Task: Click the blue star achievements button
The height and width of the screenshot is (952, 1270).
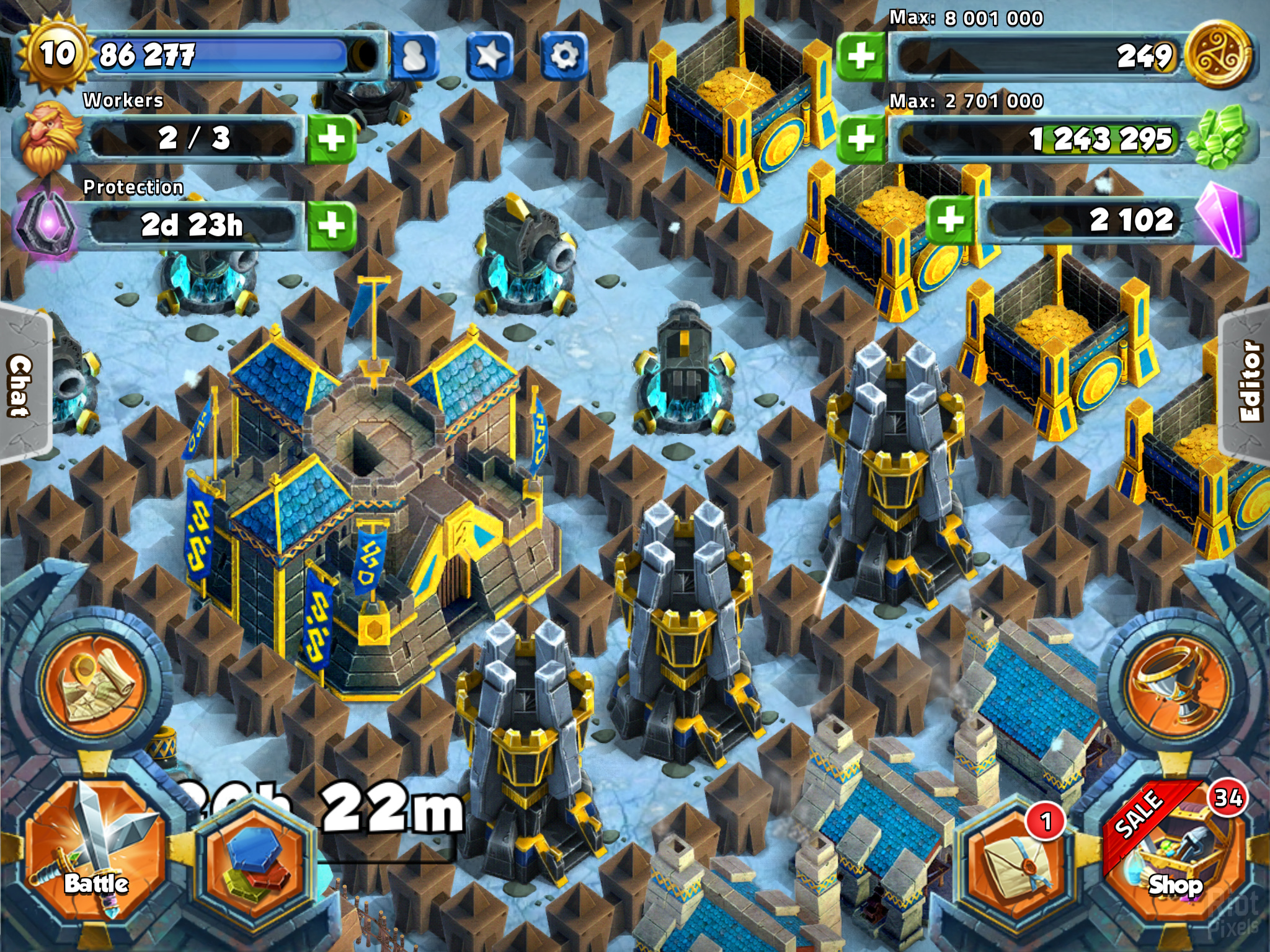Action: point(489,56)
